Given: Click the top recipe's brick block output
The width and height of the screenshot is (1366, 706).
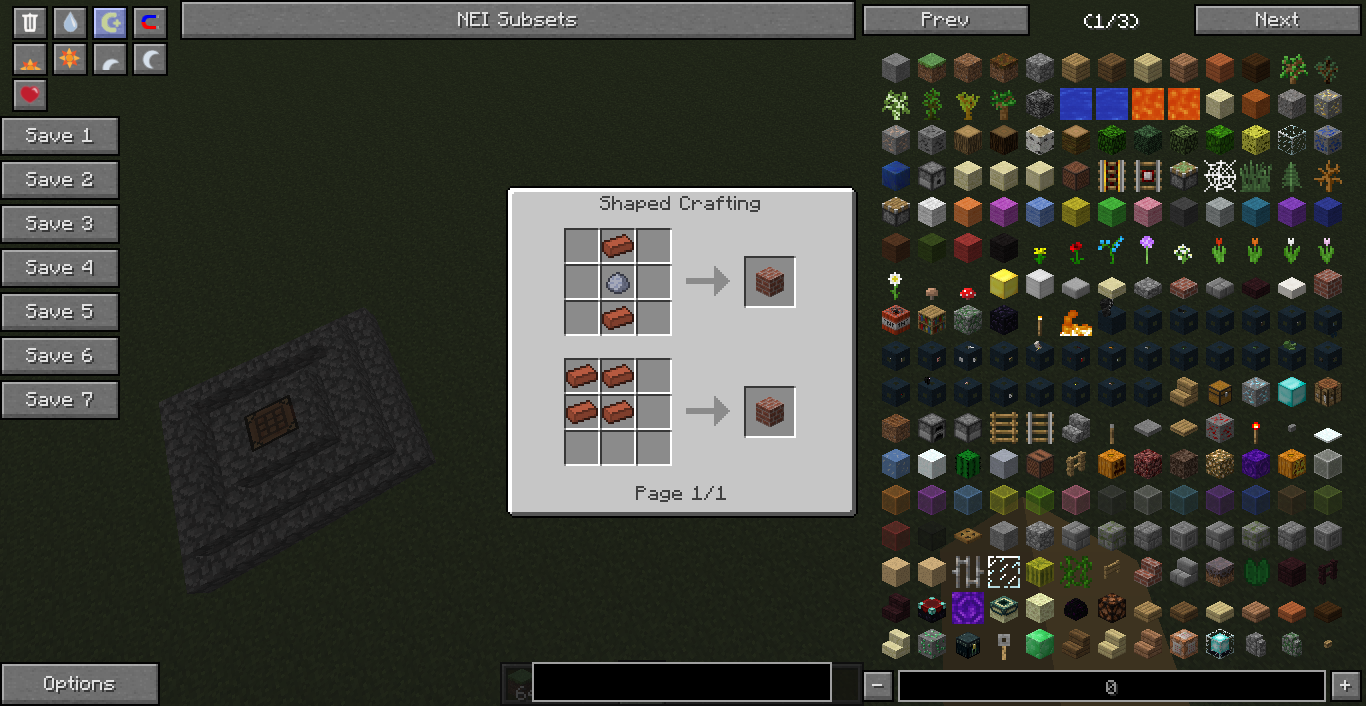Looking at the screenshot, I should point(770,283).
